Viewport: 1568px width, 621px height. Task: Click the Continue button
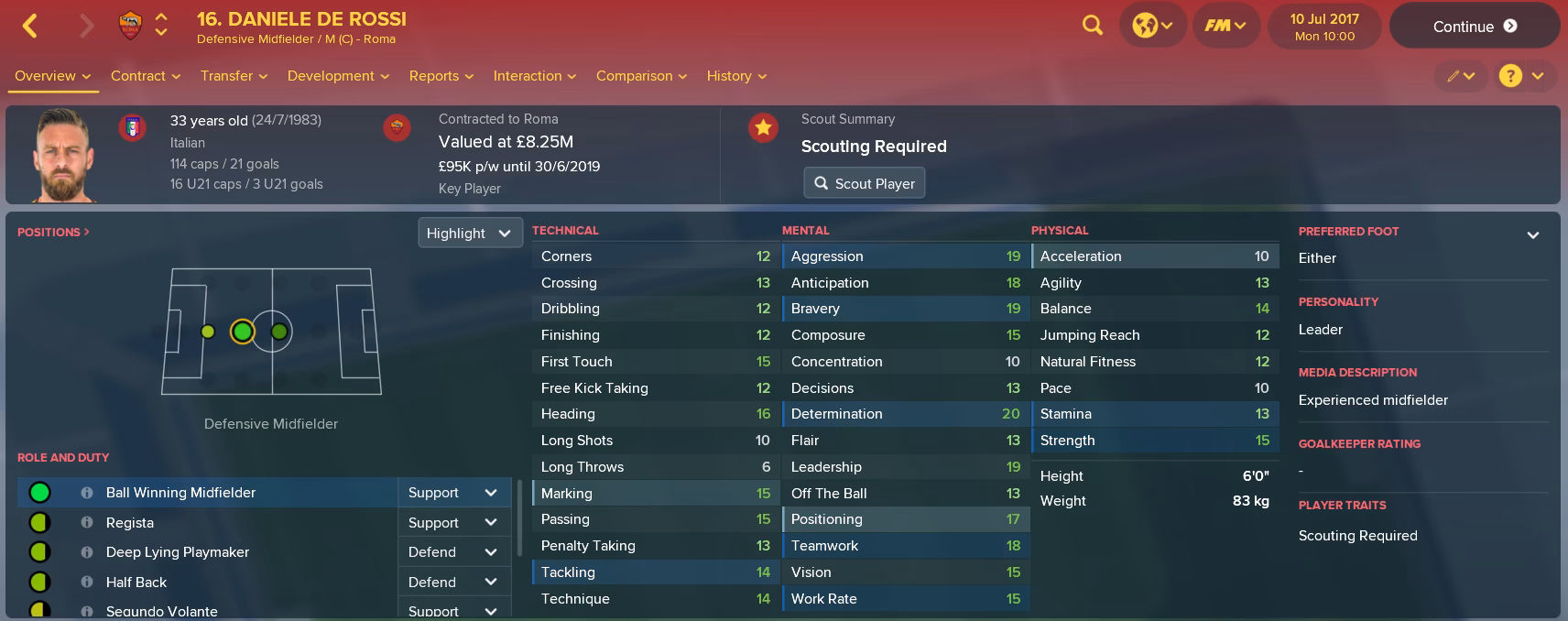pyautogui.click(x=1474, y=27)
